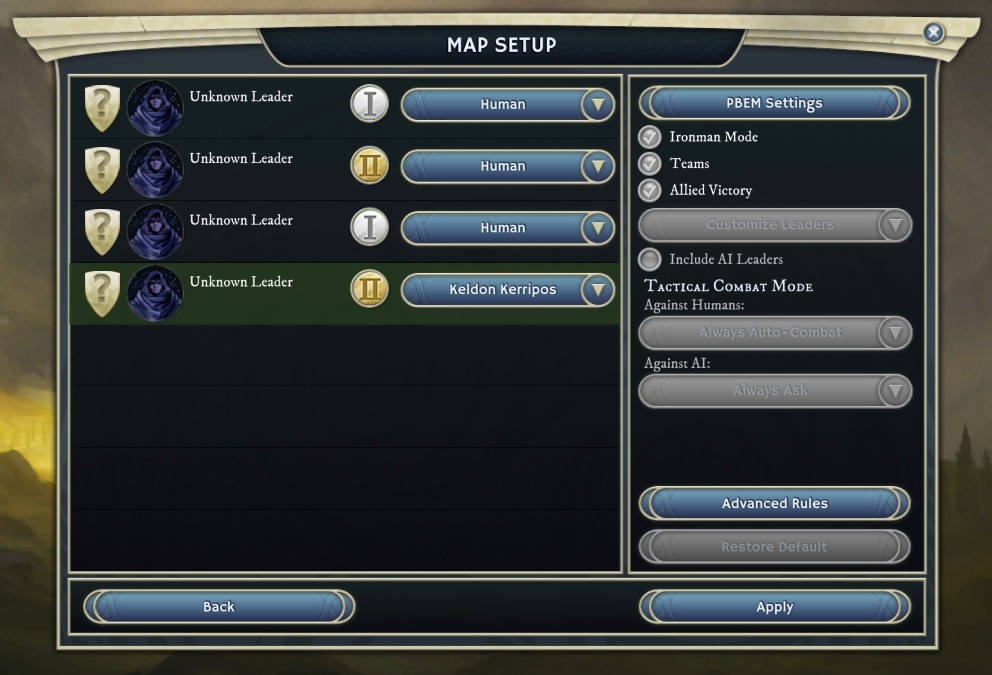This screenshot has height=675, width=992.
Task: Click the Restore Default button
Action: coord(774,547)
